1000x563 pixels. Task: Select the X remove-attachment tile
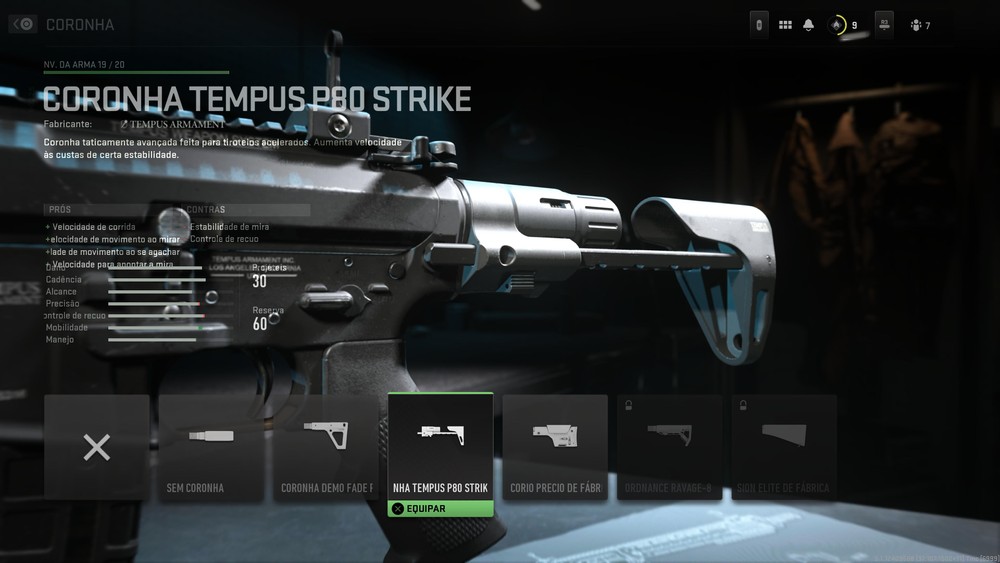point(97,447)
